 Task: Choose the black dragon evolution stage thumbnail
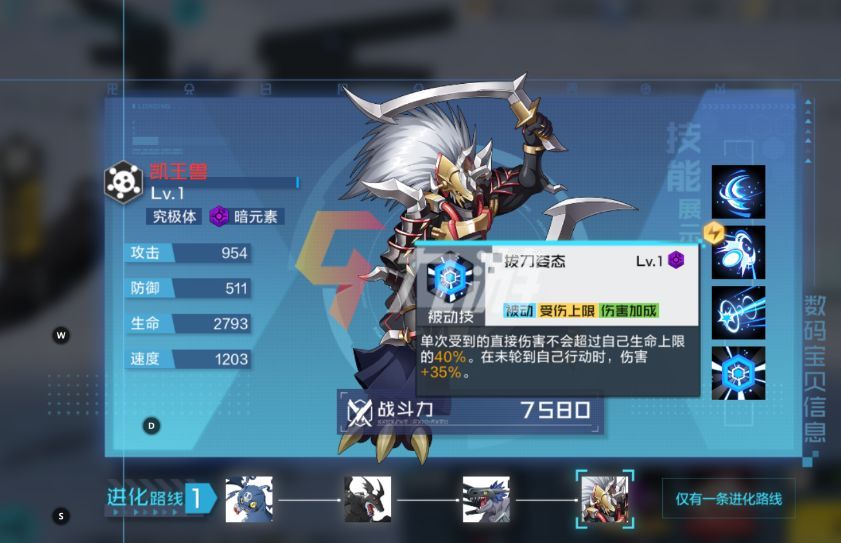pyautogui.click(x=367, y=499)
